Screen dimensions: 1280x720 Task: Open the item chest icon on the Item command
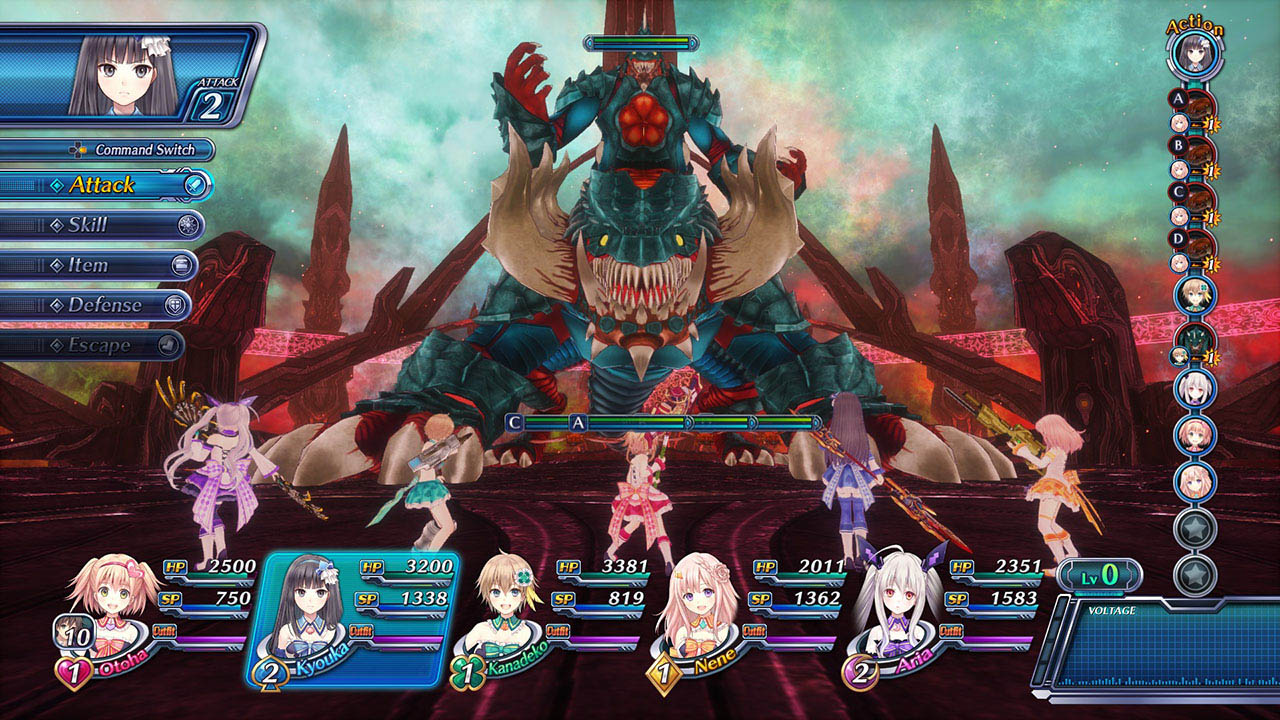[182, 265]
